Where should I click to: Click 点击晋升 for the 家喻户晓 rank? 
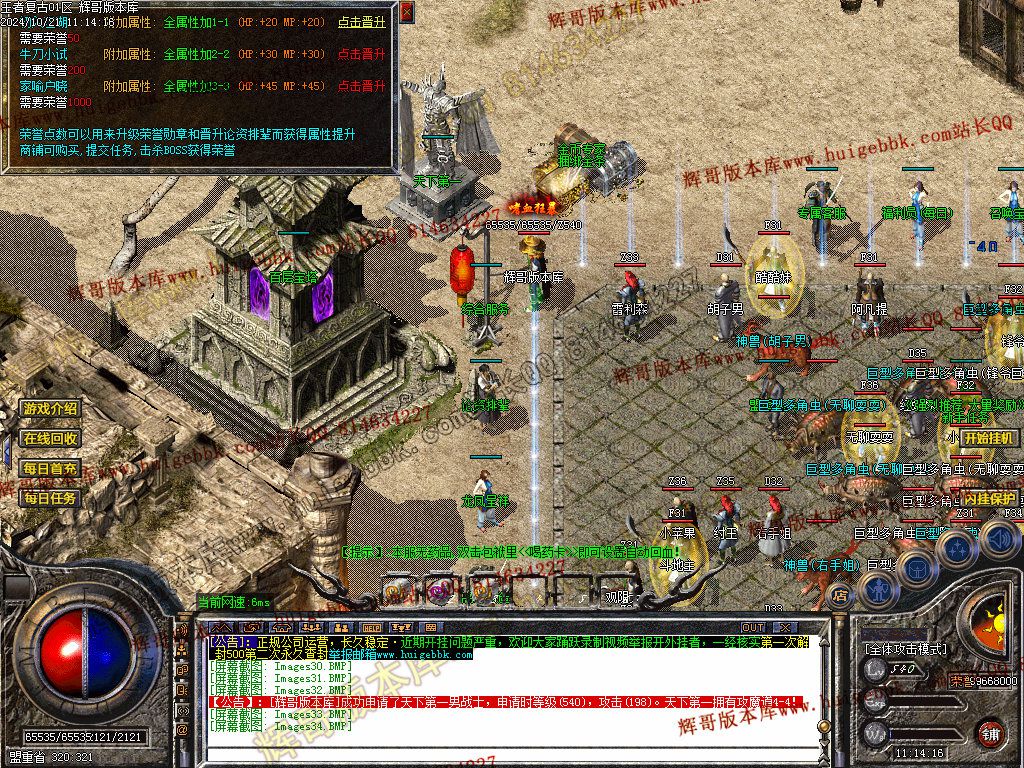coord(361,86)
